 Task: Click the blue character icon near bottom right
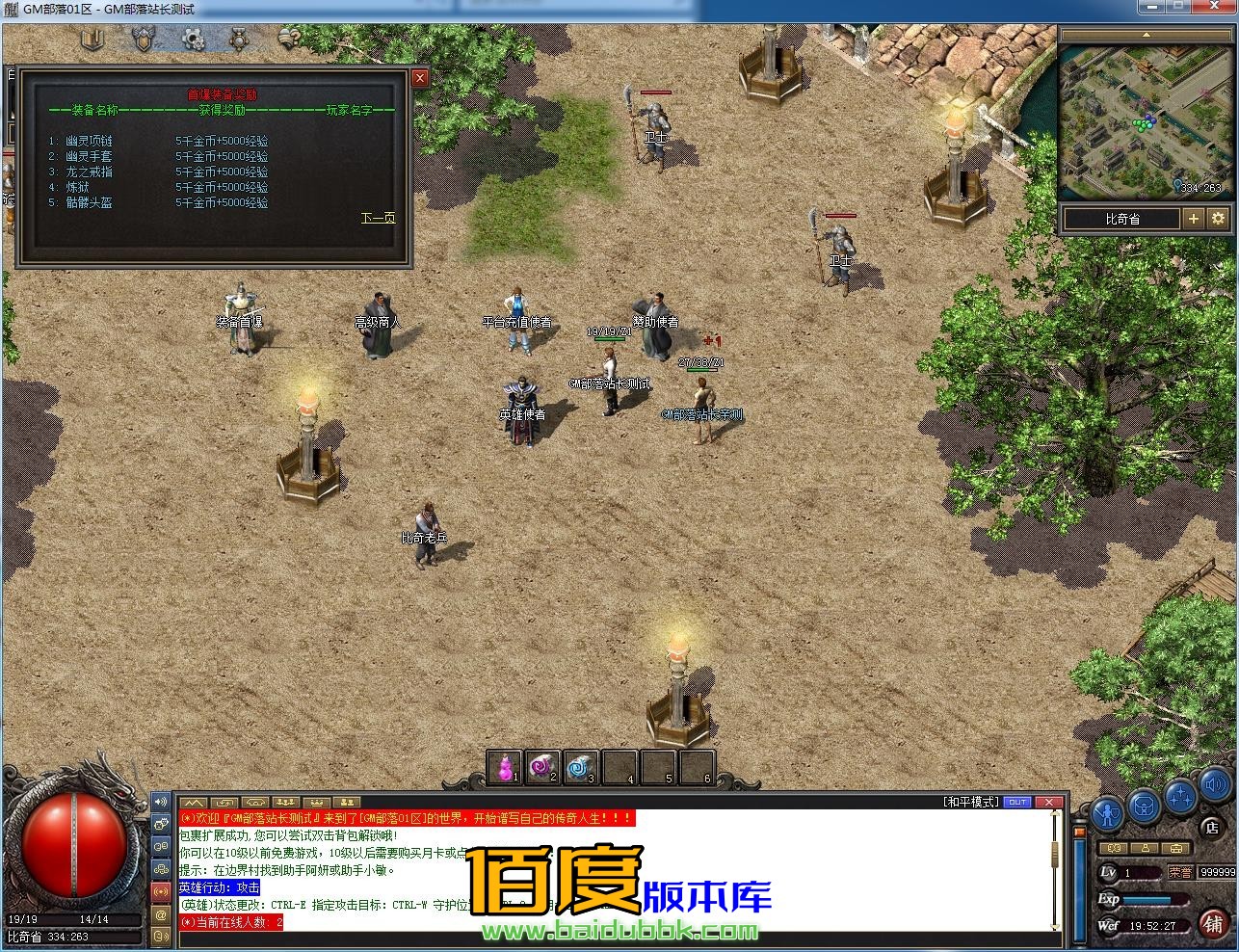click(x=1106, y=812)
